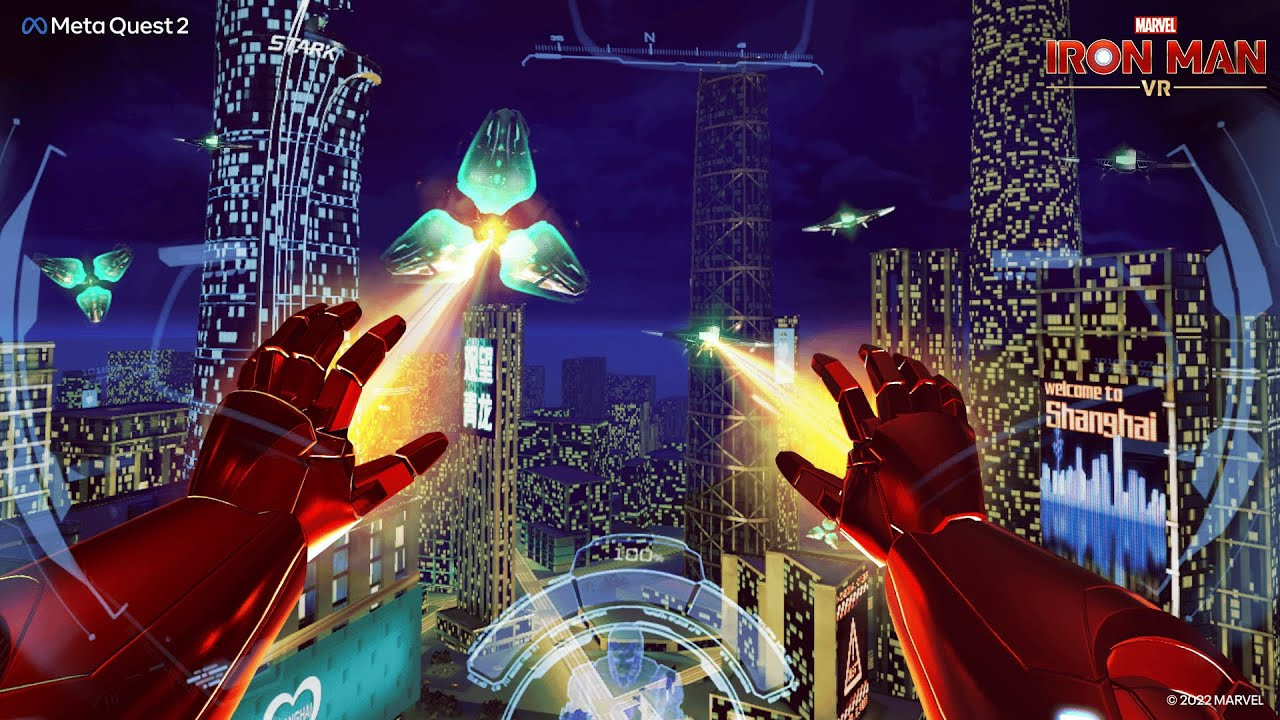Click the Meta Quest 2 logo

click(105, 27)
